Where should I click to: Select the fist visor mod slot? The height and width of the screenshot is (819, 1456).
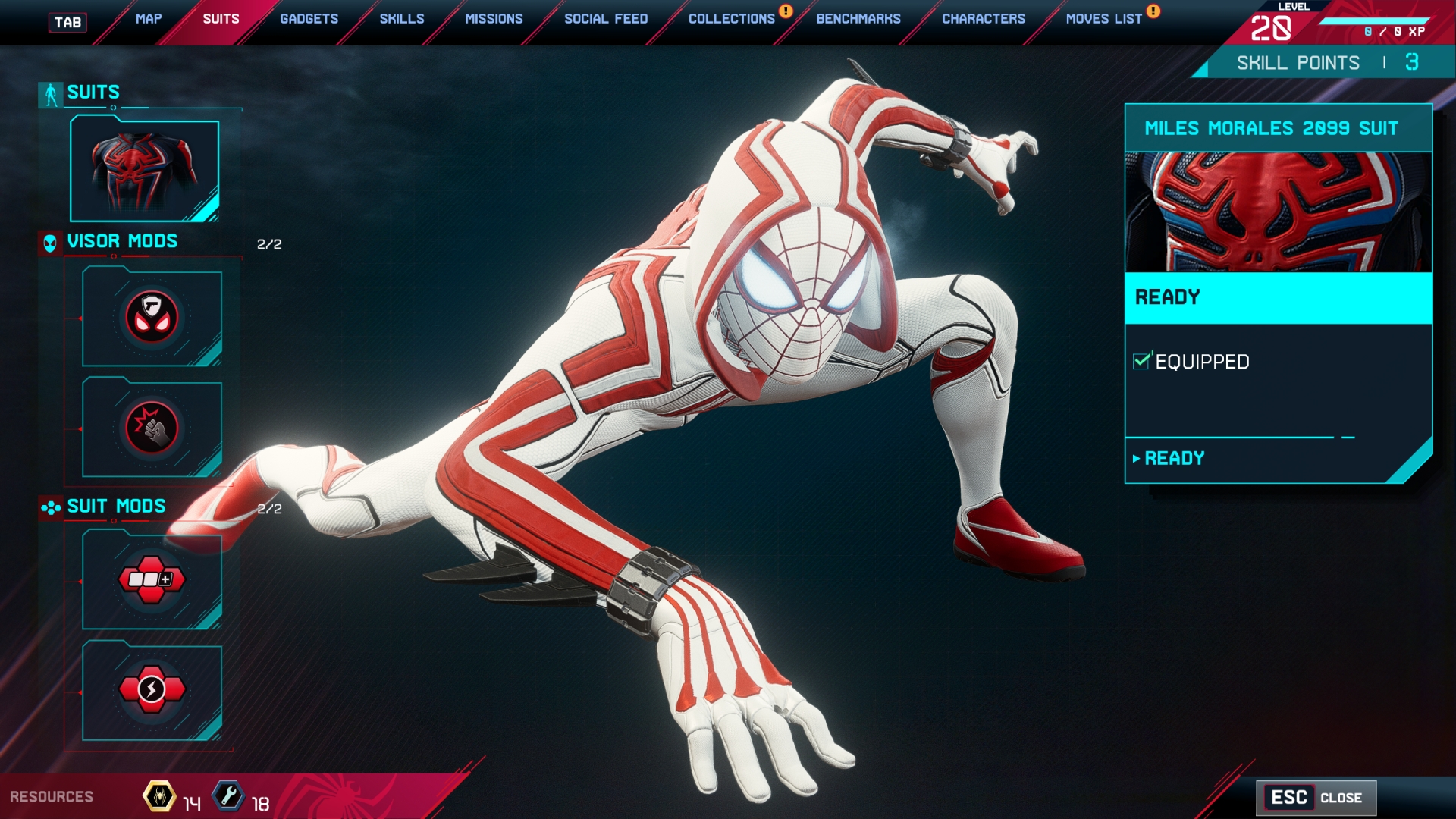coord(152,428)
